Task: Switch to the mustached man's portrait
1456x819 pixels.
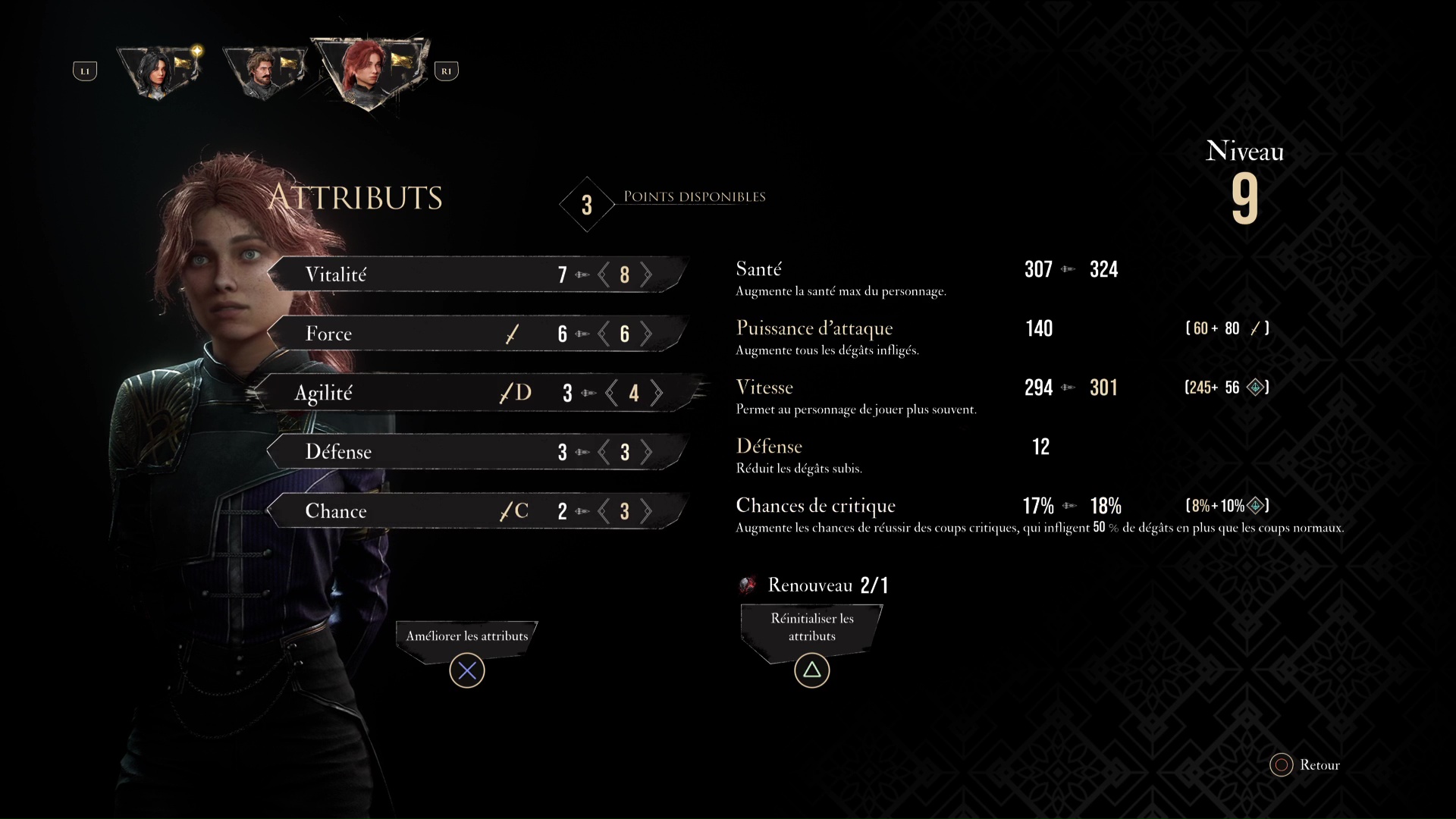Action: (264, 71)
